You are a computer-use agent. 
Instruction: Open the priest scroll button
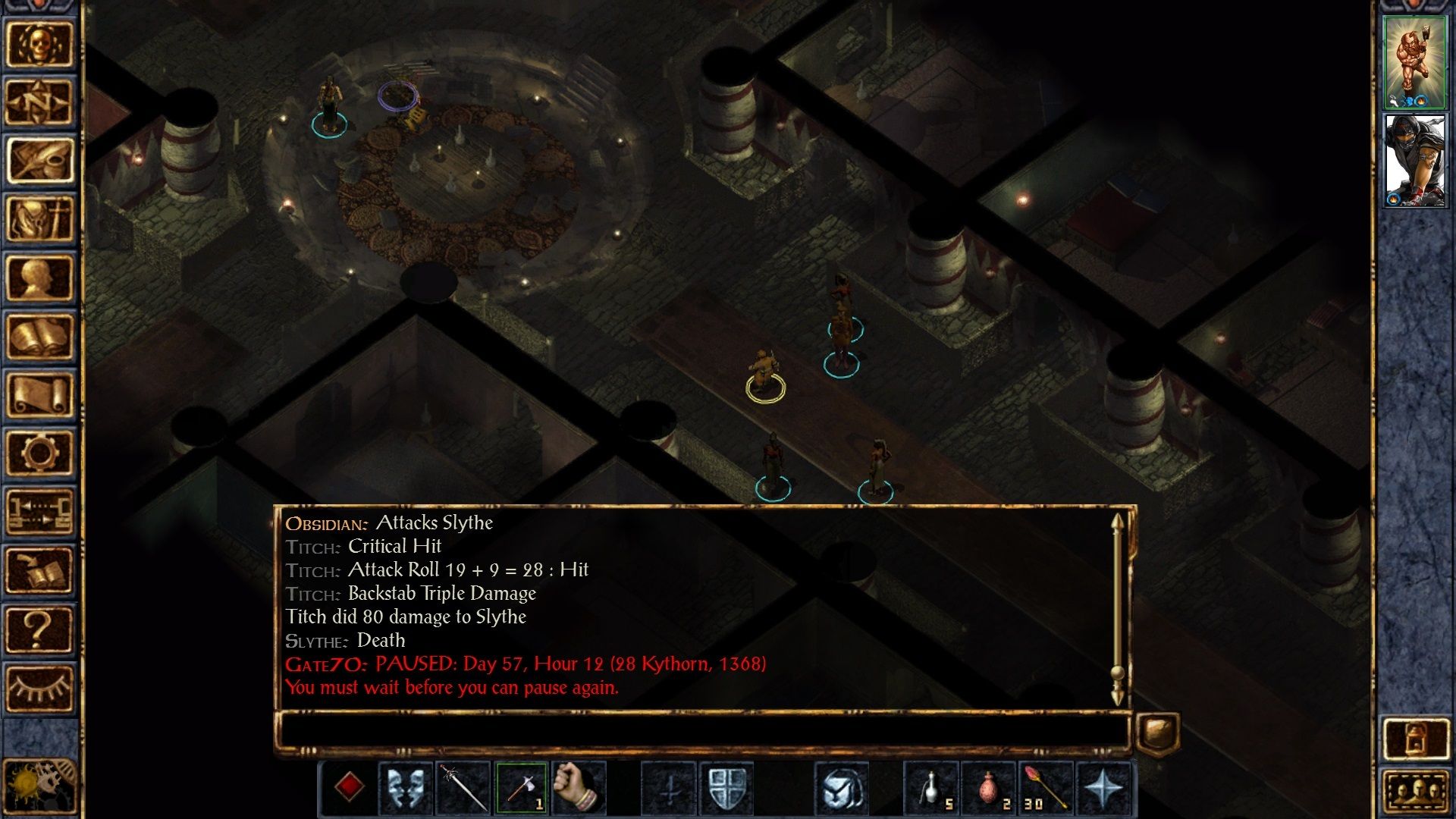39,394
